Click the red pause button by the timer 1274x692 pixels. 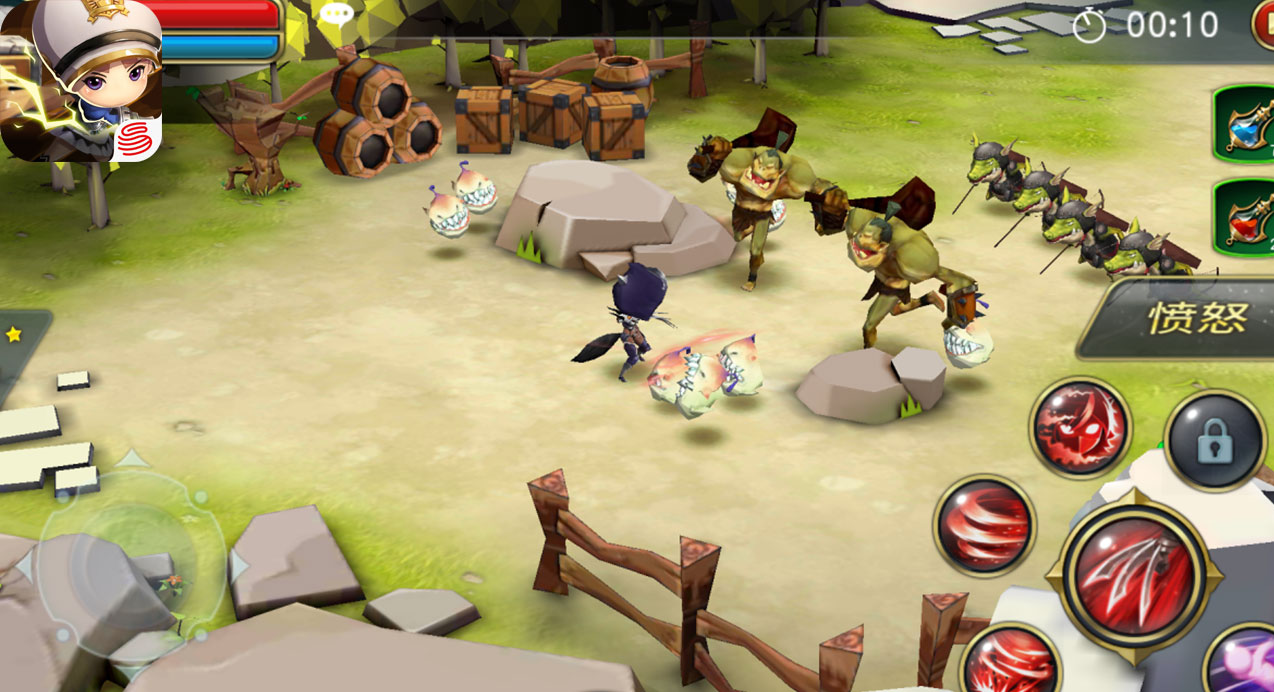click(x=1263, y=24)
